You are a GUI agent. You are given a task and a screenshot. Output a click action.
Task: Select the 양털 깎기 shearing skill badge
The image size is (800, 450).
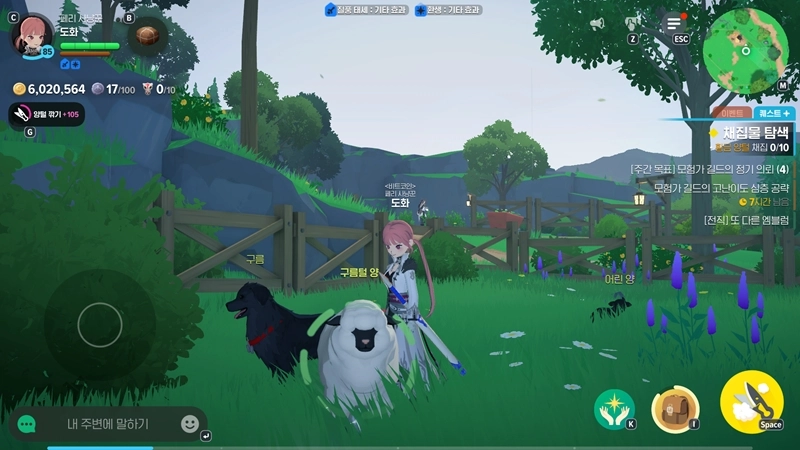coord(46,114)
